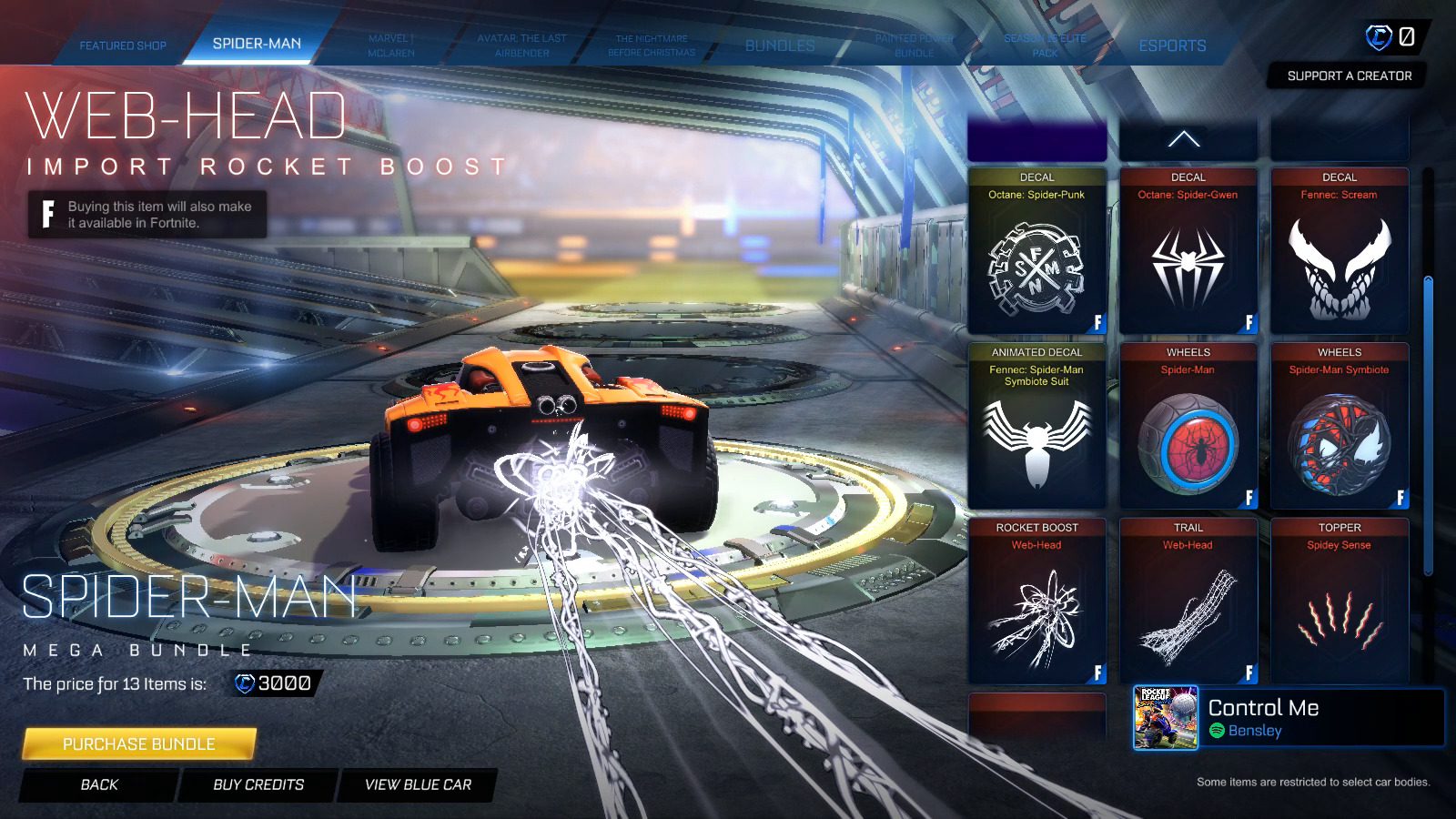Go back with the Back button
This screenshot has height=819, width=1456.
(99, 784)
